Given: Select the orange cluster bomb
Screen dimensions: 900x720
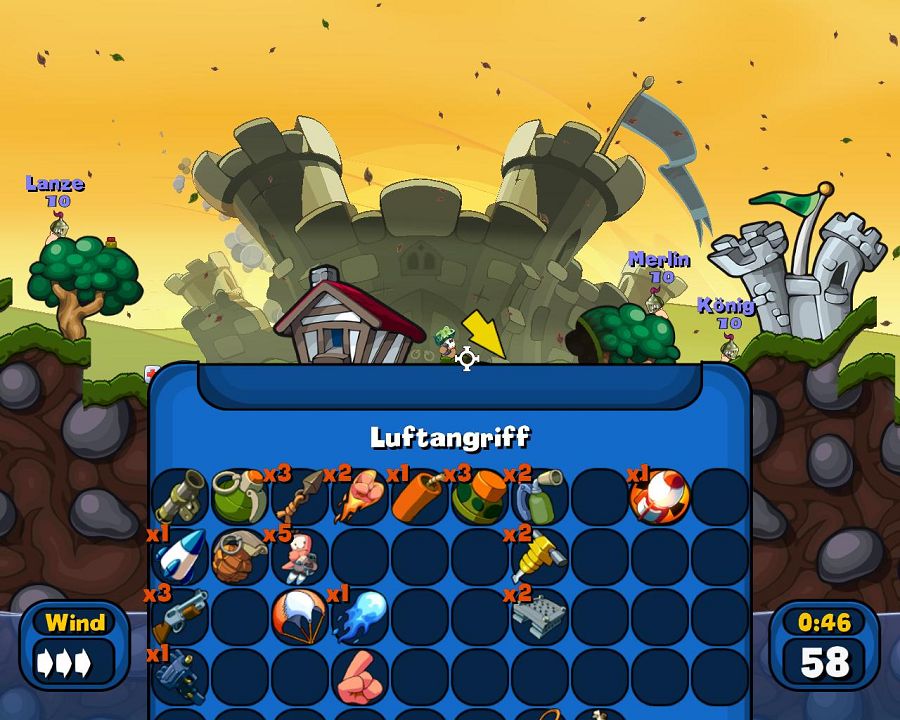Looking at the screenshot, I should [240, 557].
